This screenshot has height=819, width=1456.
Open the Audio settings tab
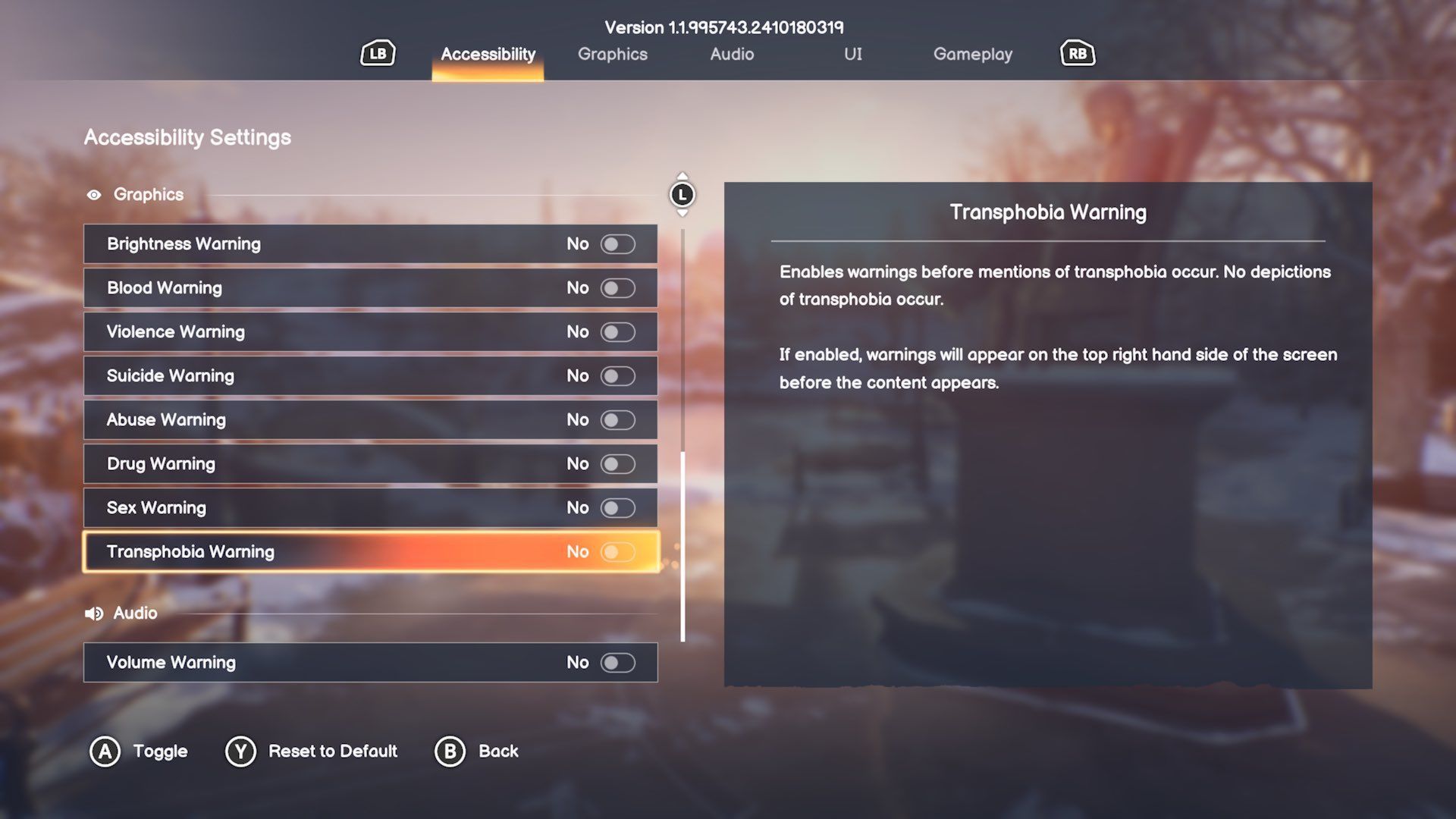(x=732, y=55)
